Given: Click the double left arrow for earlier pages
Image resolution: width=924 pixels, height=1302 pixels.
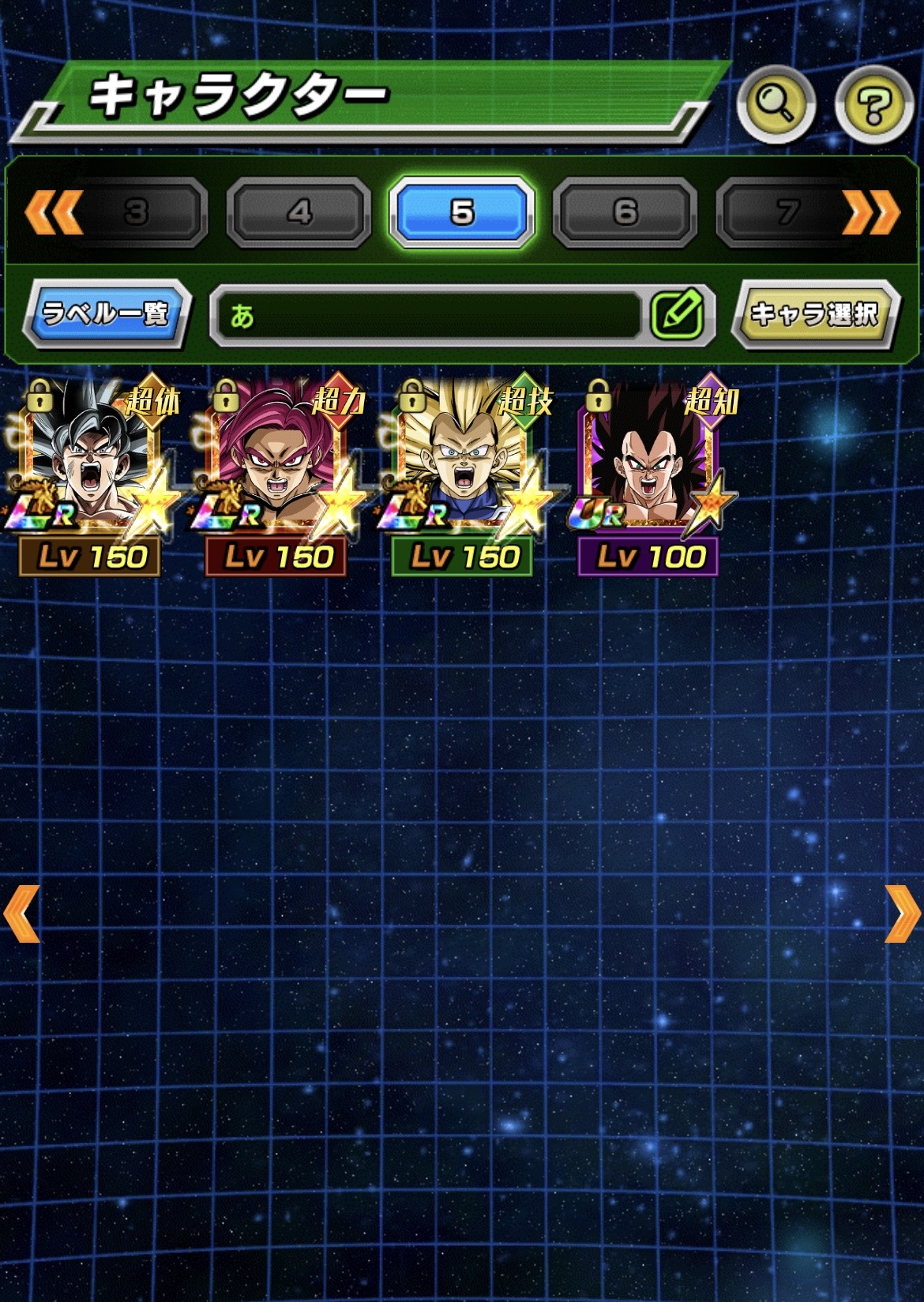Looking at the screenshot, I should pyautogui.click(x=53, y=212).
